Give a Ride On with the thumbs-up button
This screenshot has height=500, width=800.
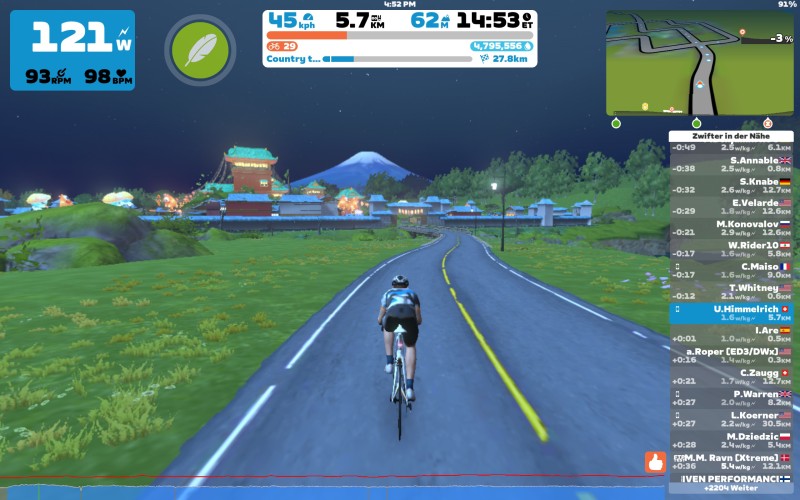[655, 462]
